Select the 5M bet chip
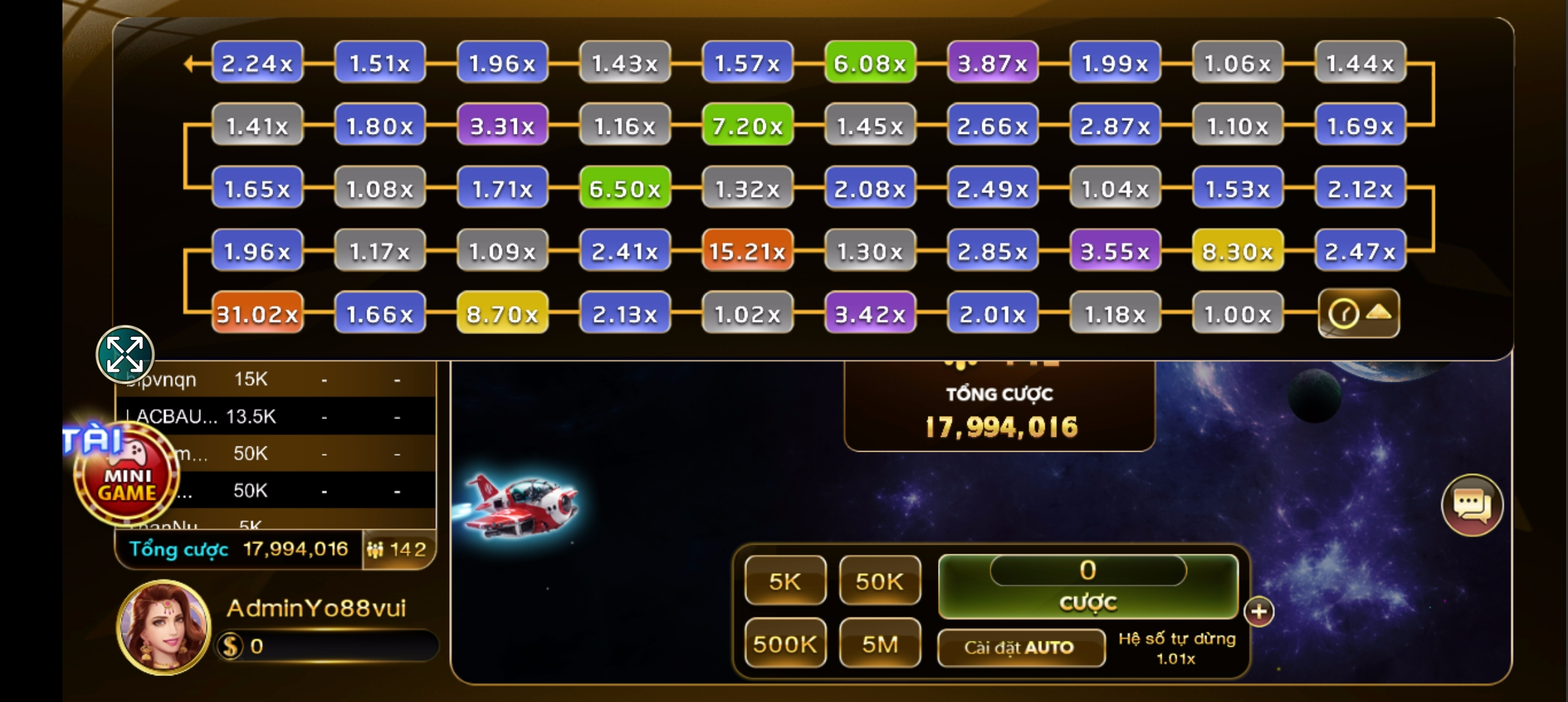Screen dimensions: 1568x702 (x=880, y=643)
